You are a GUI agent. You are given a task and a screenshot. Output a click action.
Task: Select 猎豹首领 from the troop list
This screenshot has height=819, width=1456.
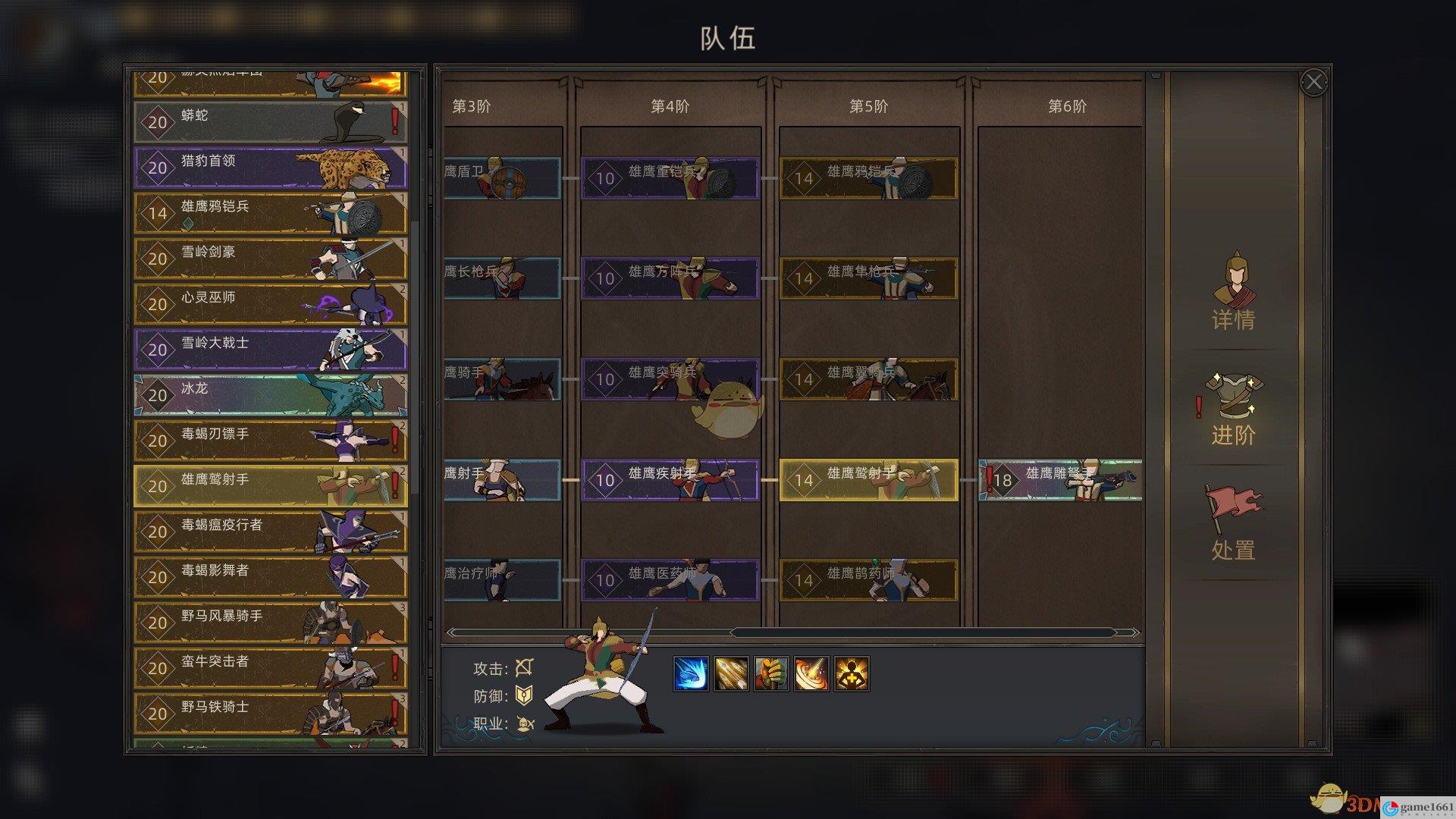[270, 168]
